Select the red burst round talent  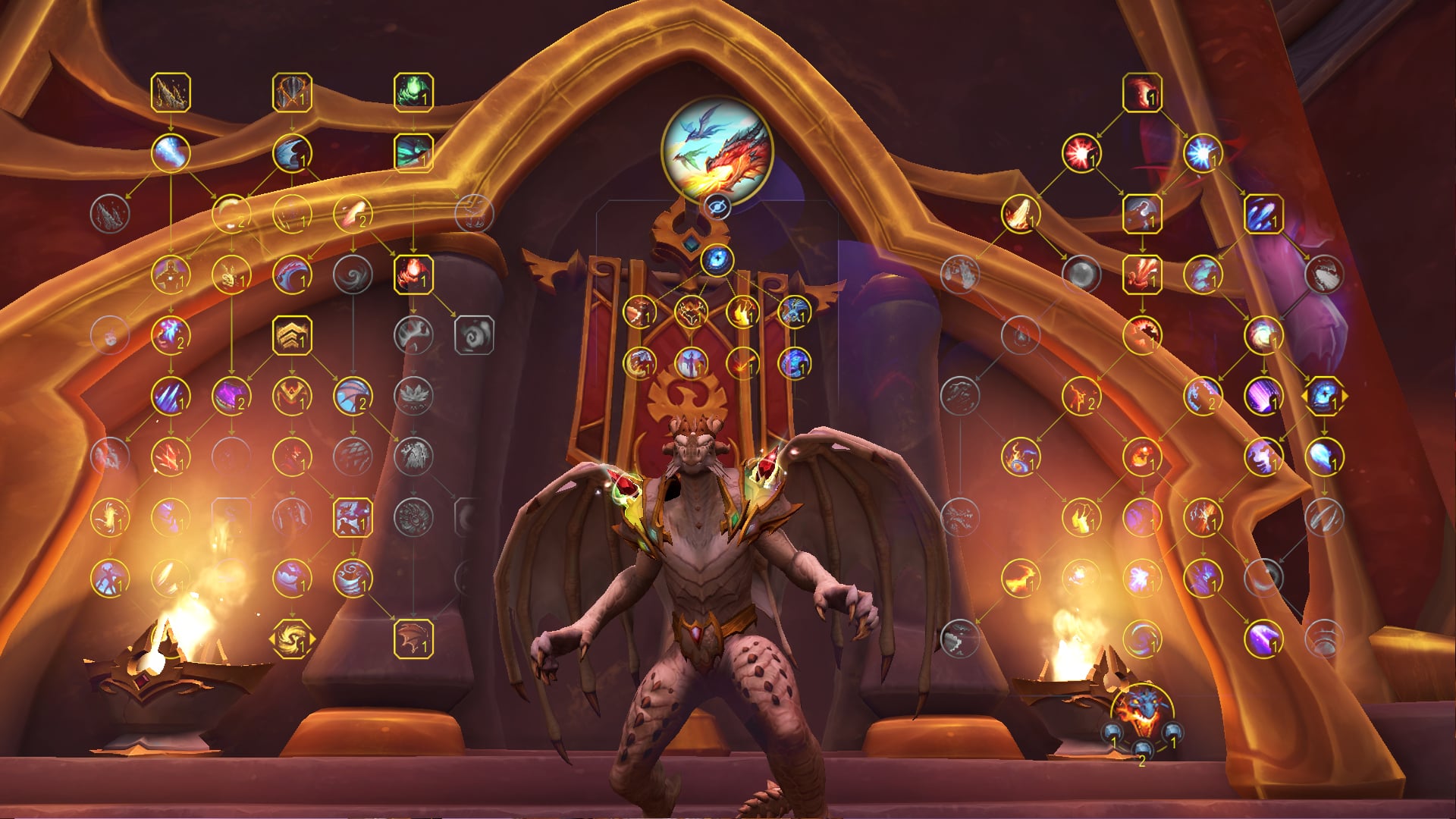(1081, 153)
